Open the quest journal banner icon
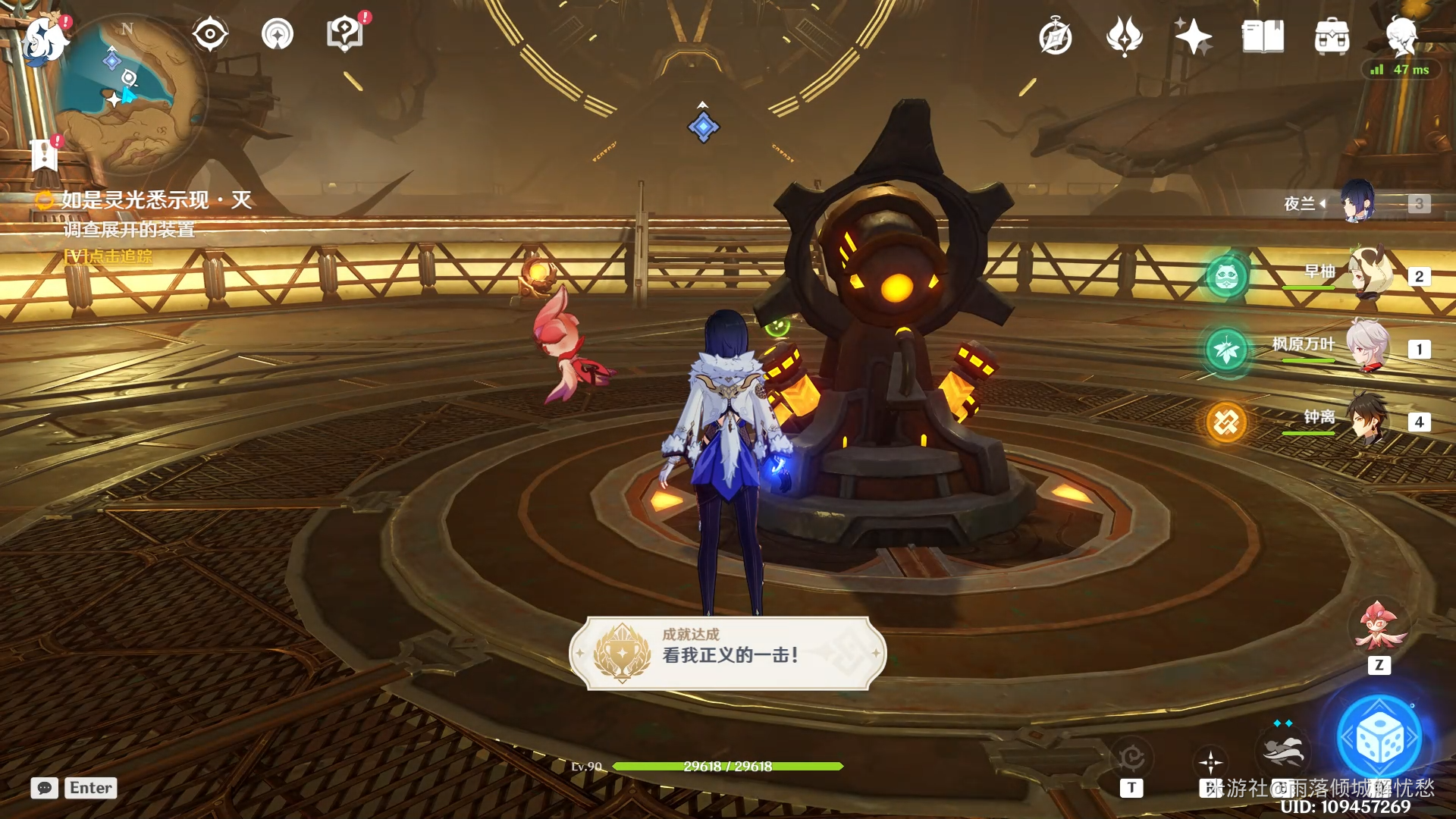 coord(45,155)
